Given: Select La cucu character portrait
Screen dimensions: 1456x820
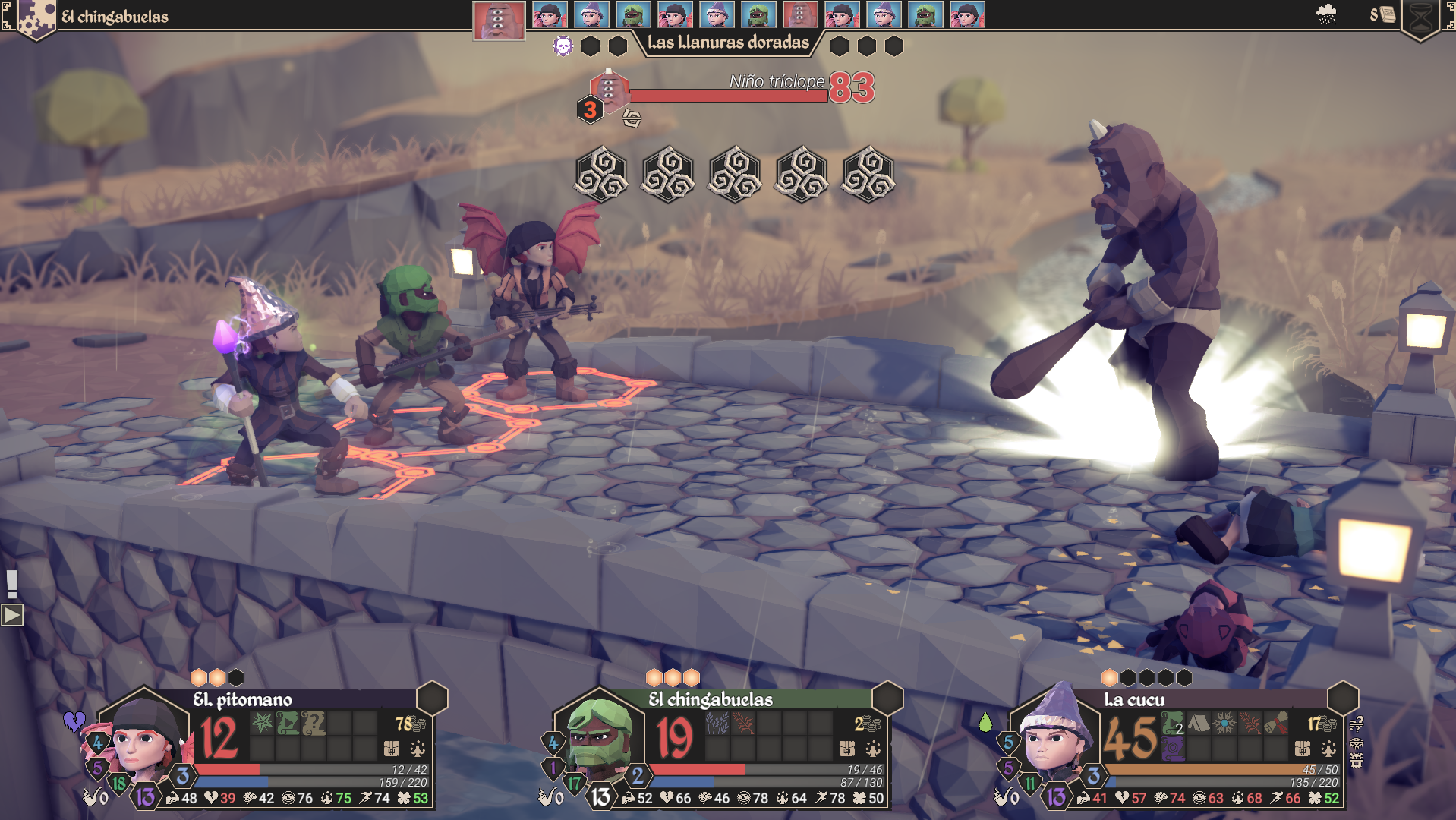Looking at the screenshot, I should pyautogui.click(x=1054, y=736).
